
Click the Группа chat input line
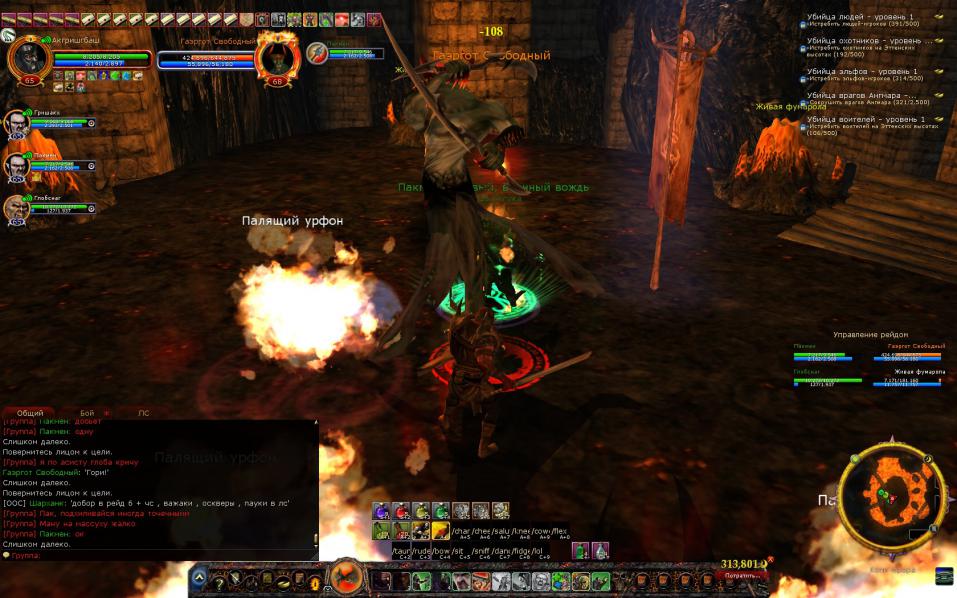coord(160,555)
